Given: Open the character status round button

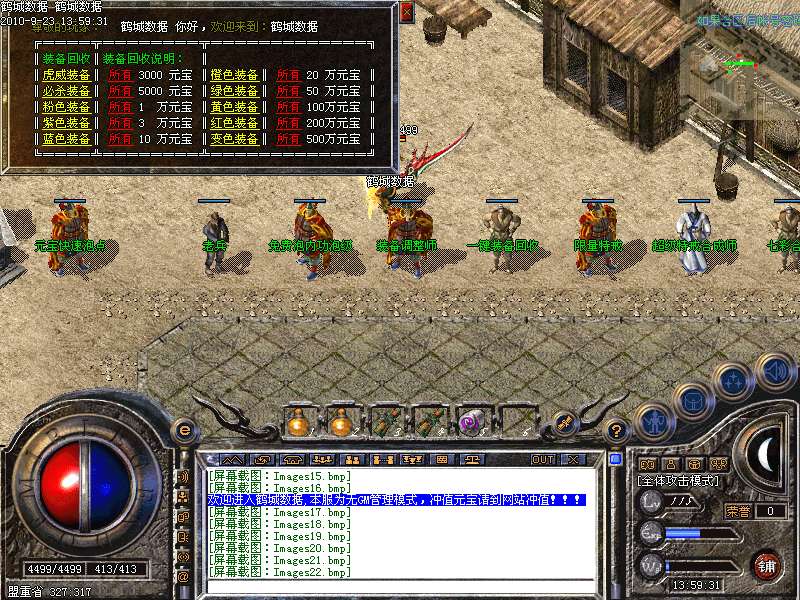Looking at the screenshot, I should click(x=652, y=420).
